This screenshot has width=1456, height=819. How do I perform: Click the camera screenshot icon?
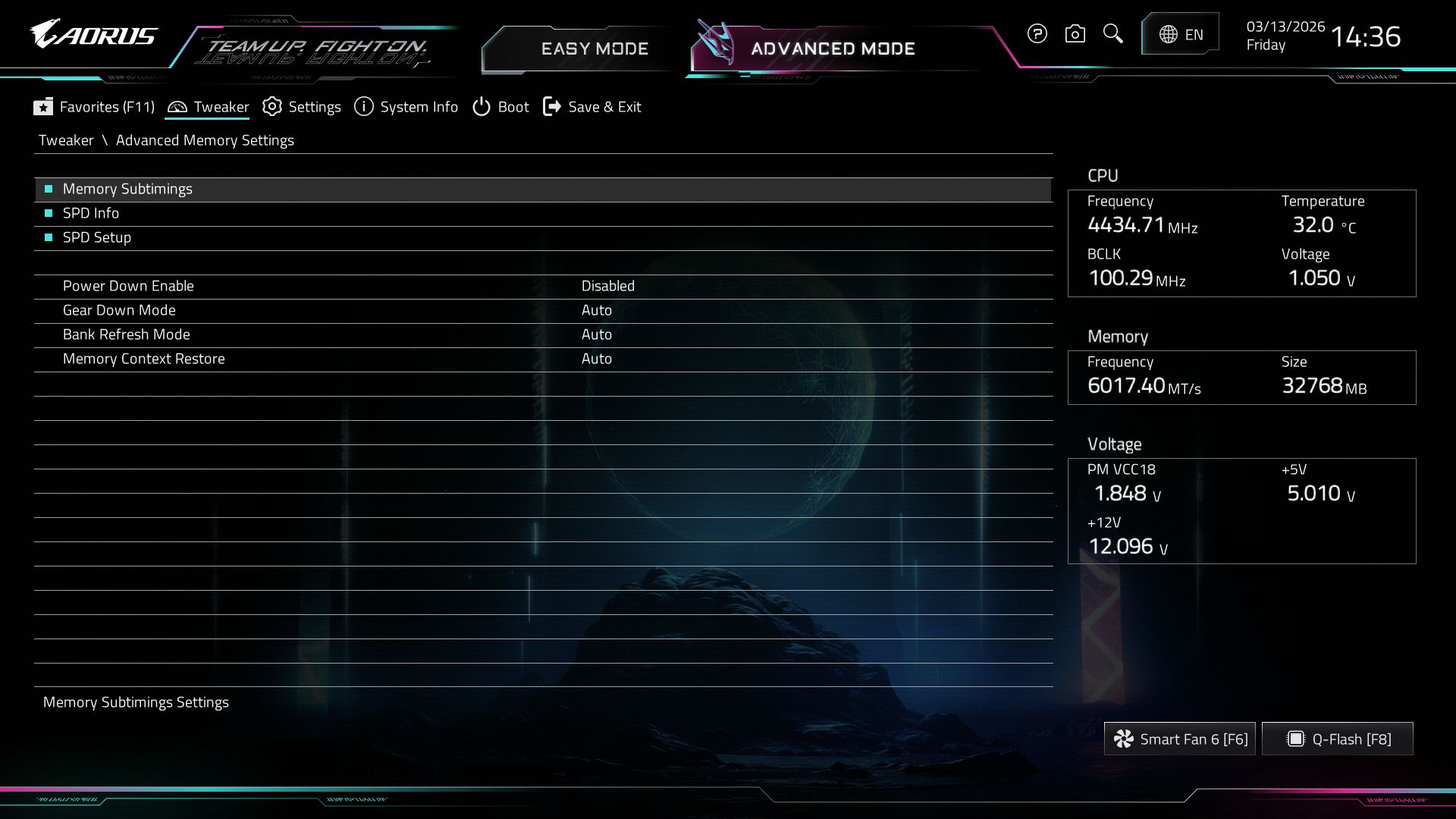(x=1075, y=33)
